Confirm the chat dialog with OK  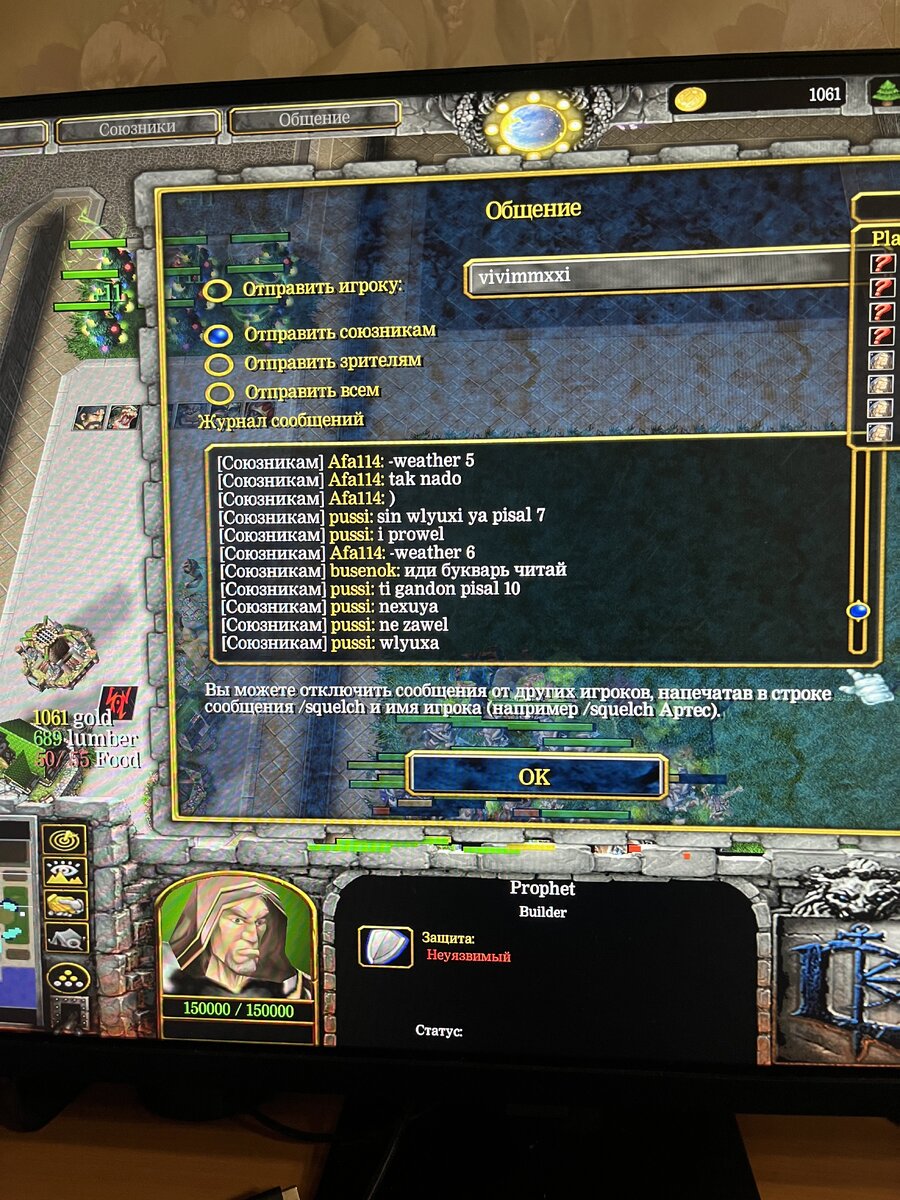click(536, 776)
